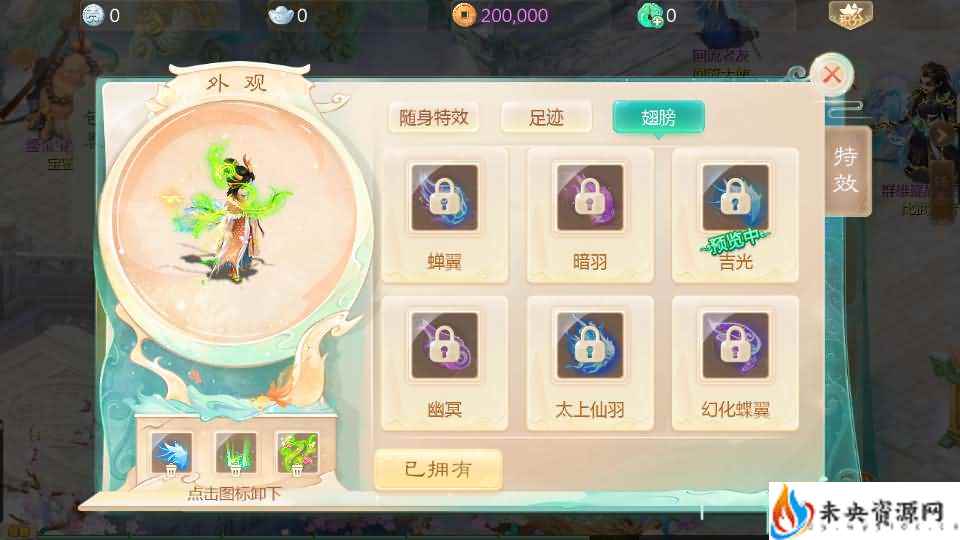Close the appearance panel with the red X
Screen dimensions: 960x540
coord(831,74)
